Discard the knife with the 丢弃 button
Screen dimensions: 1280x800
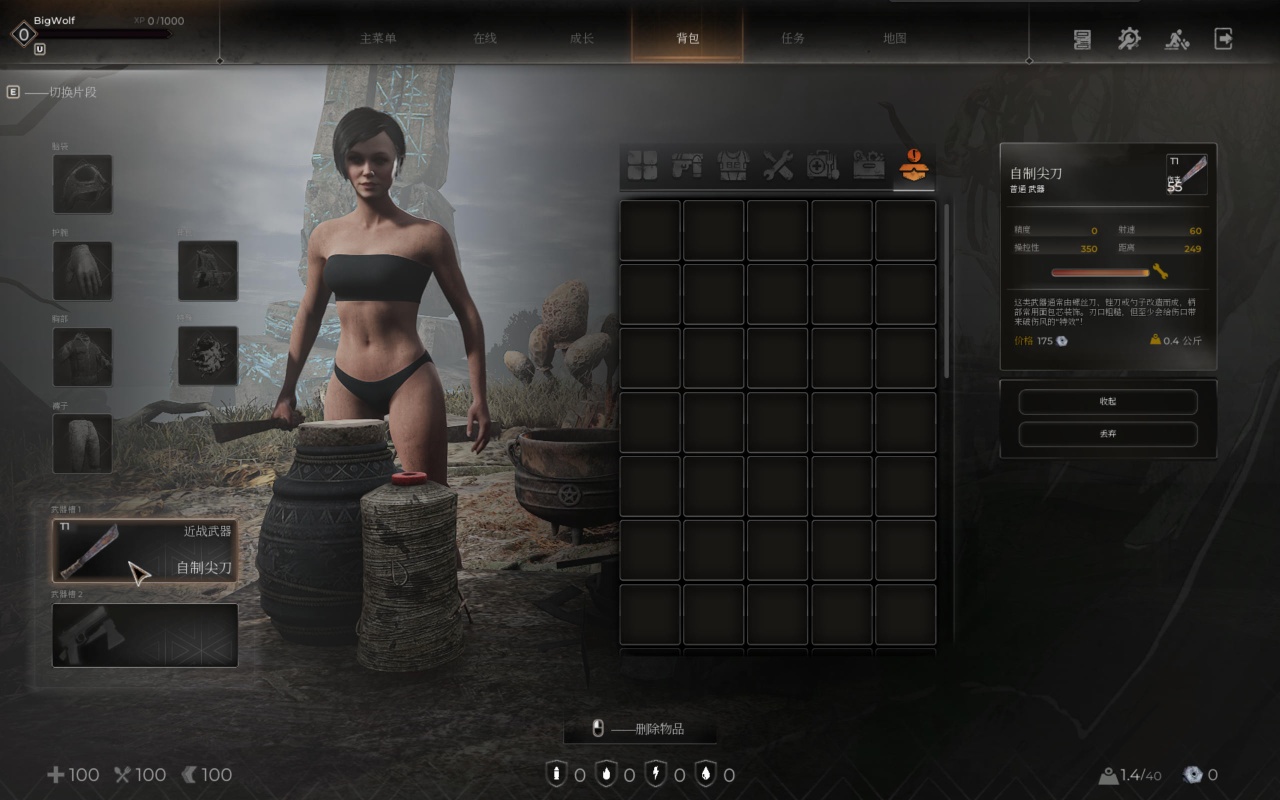pyautogui.click(x=1107, y=434)
